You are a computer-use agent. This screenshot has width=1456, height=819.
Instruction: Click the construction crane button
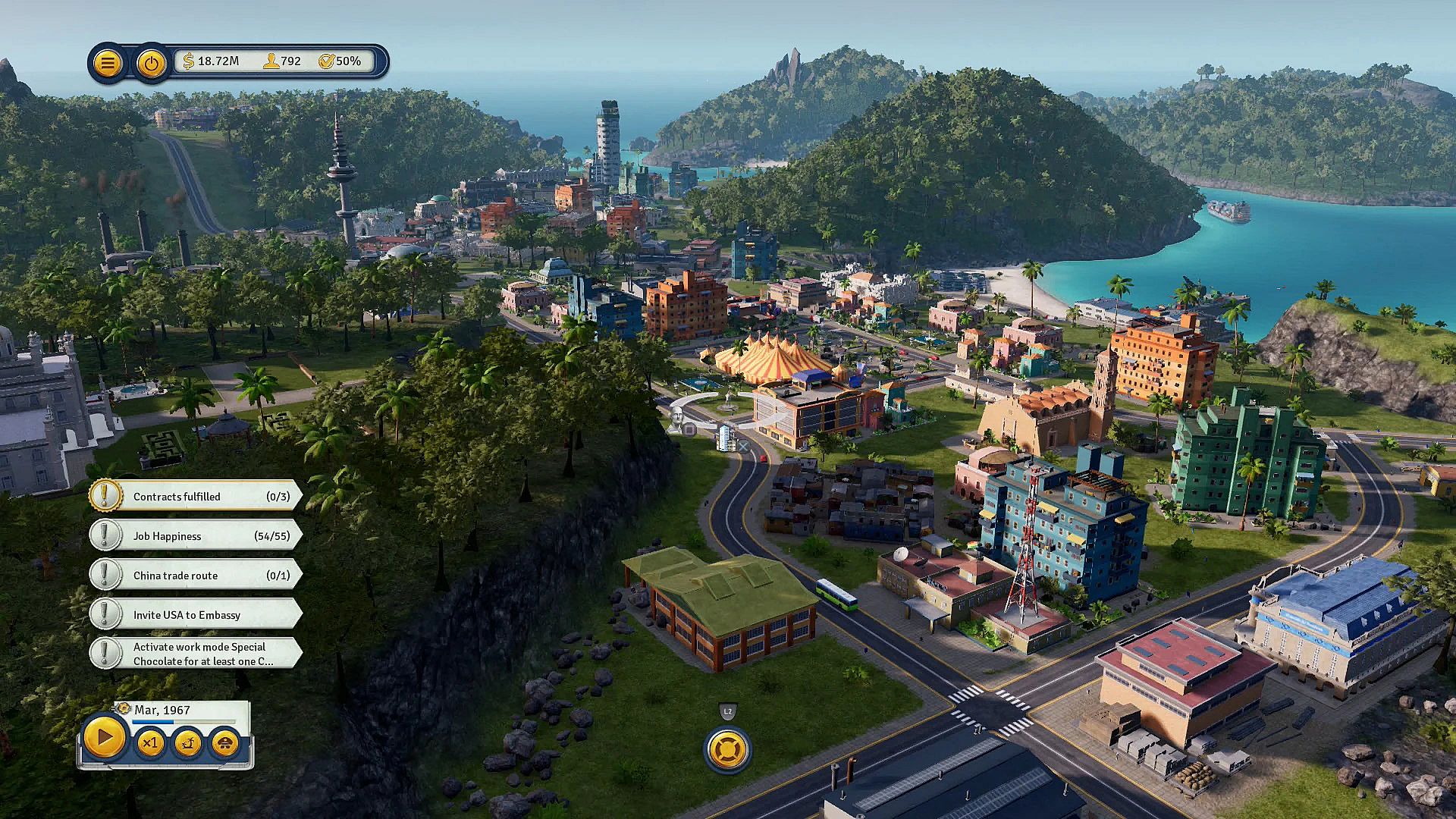tap(187, 743)
